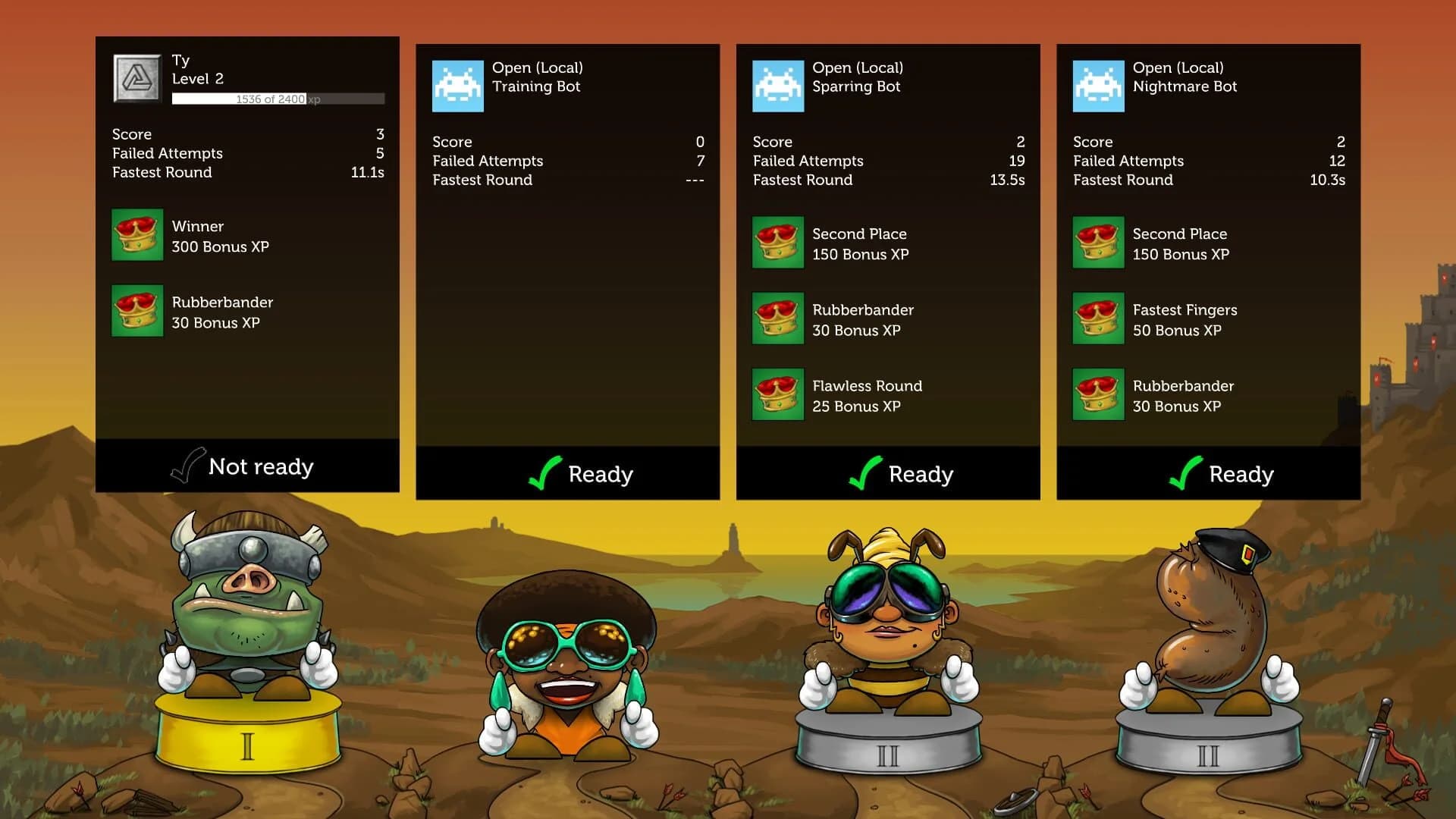The image size is (1456, 819).
Task: Click the Open (Local) Sparring Bot label
Action: 857,77
